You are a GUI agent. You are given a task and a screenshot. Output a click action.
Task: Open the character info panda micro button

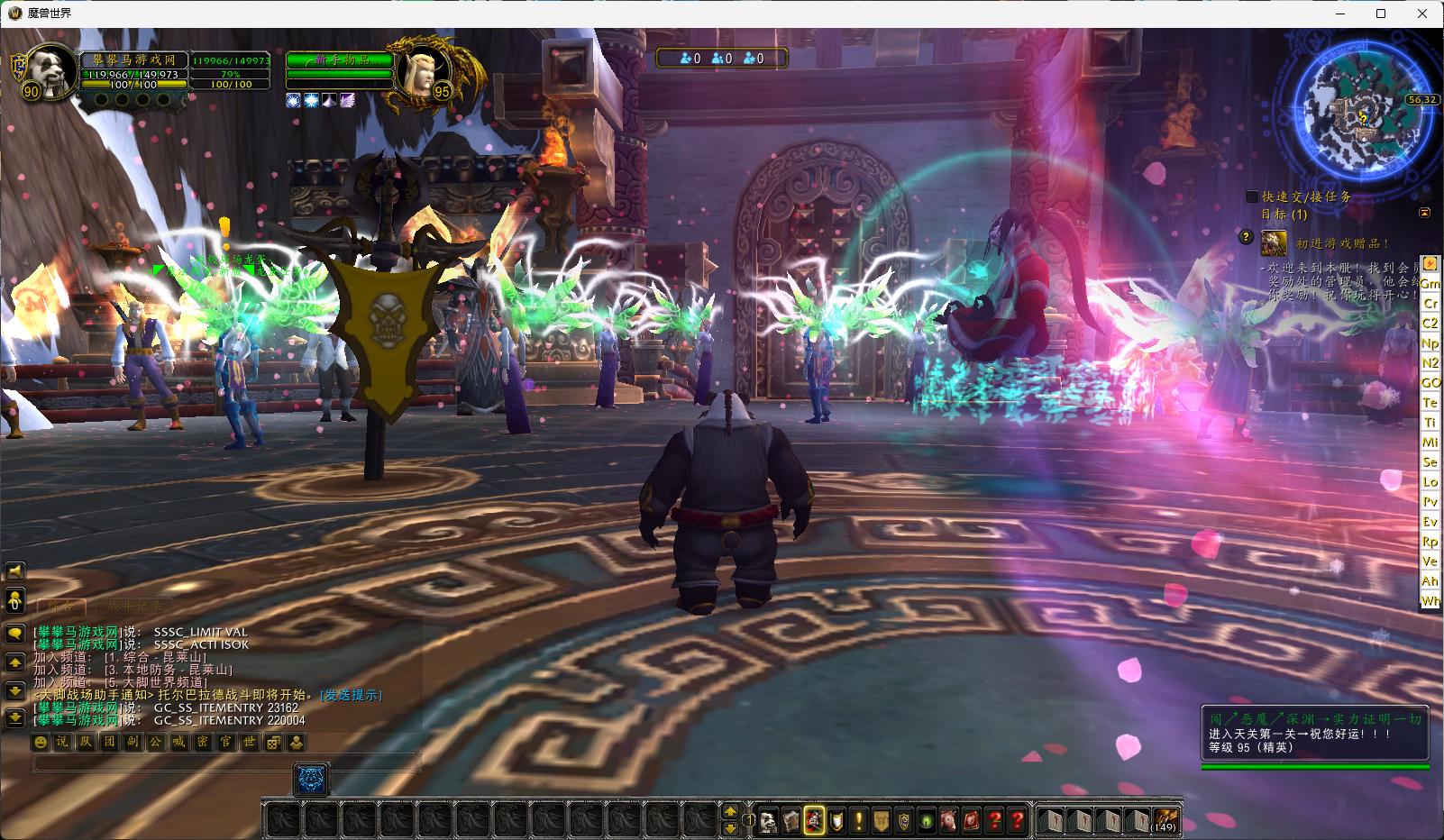point(767,821)
